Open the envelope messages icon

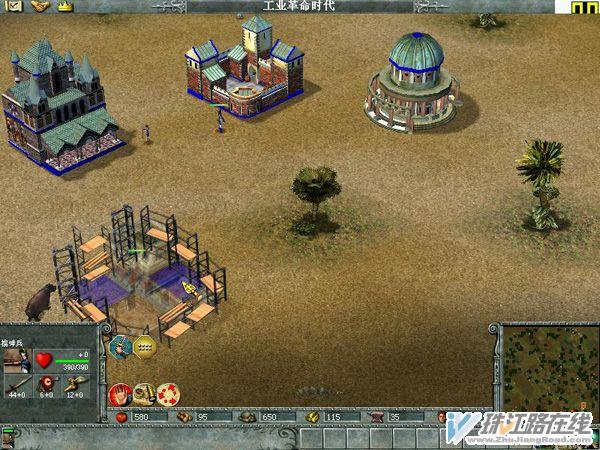(x=15, y=6)
